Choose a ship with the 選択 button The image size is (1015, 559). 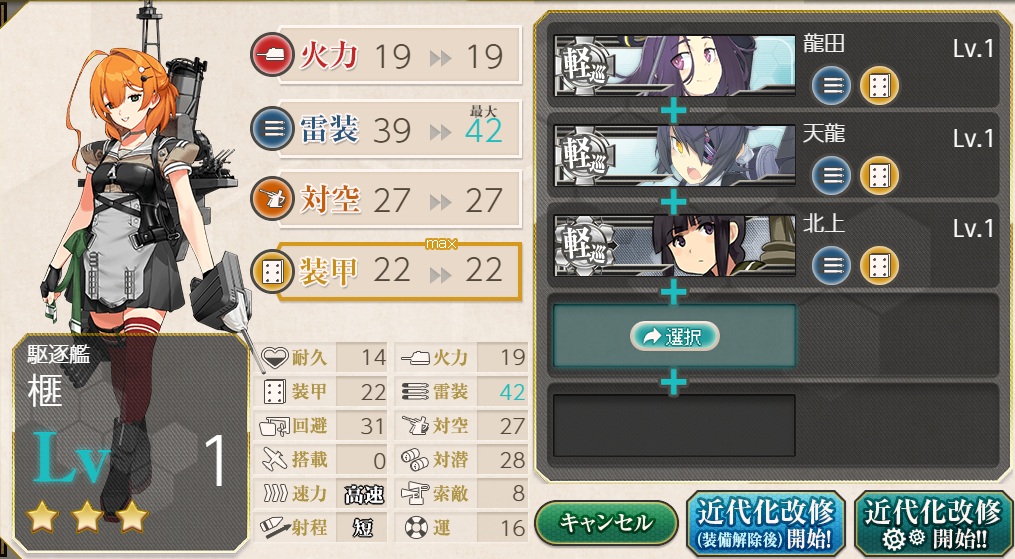[x=676, y=336]
